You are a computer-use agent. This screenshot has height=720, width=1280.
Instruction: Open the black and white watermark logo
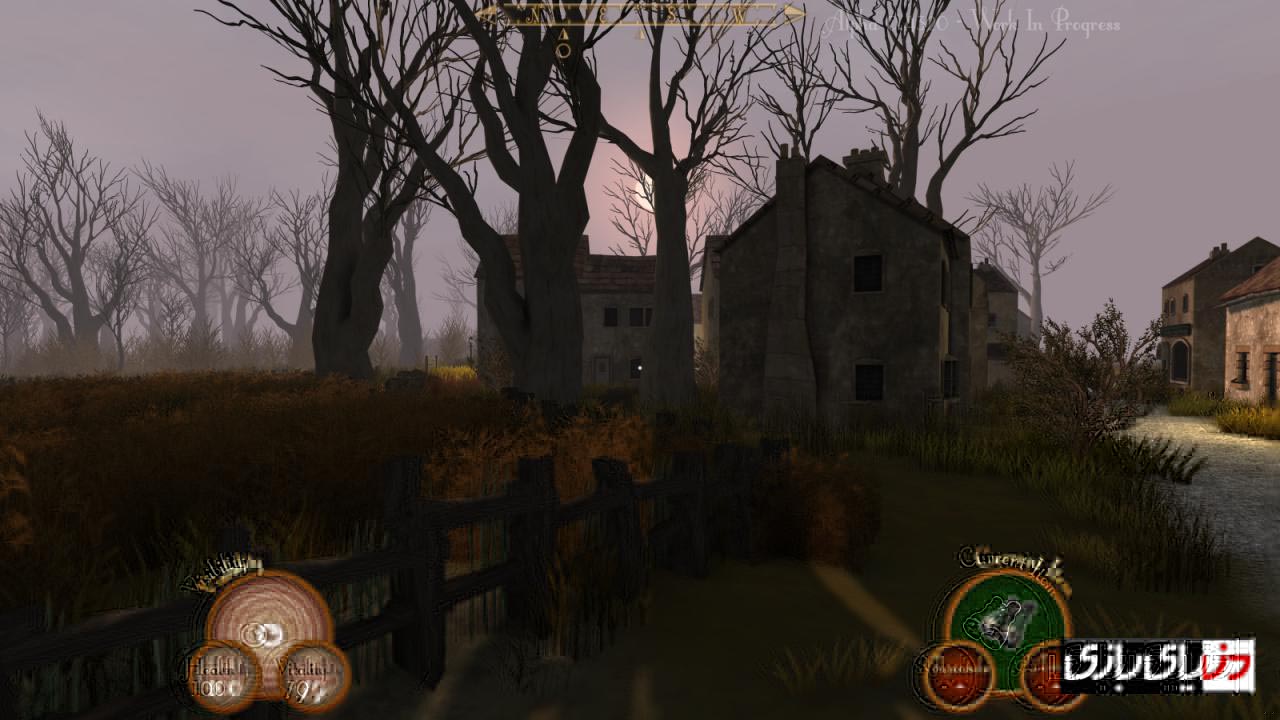pyautogui.click(x=1157, y=666)
